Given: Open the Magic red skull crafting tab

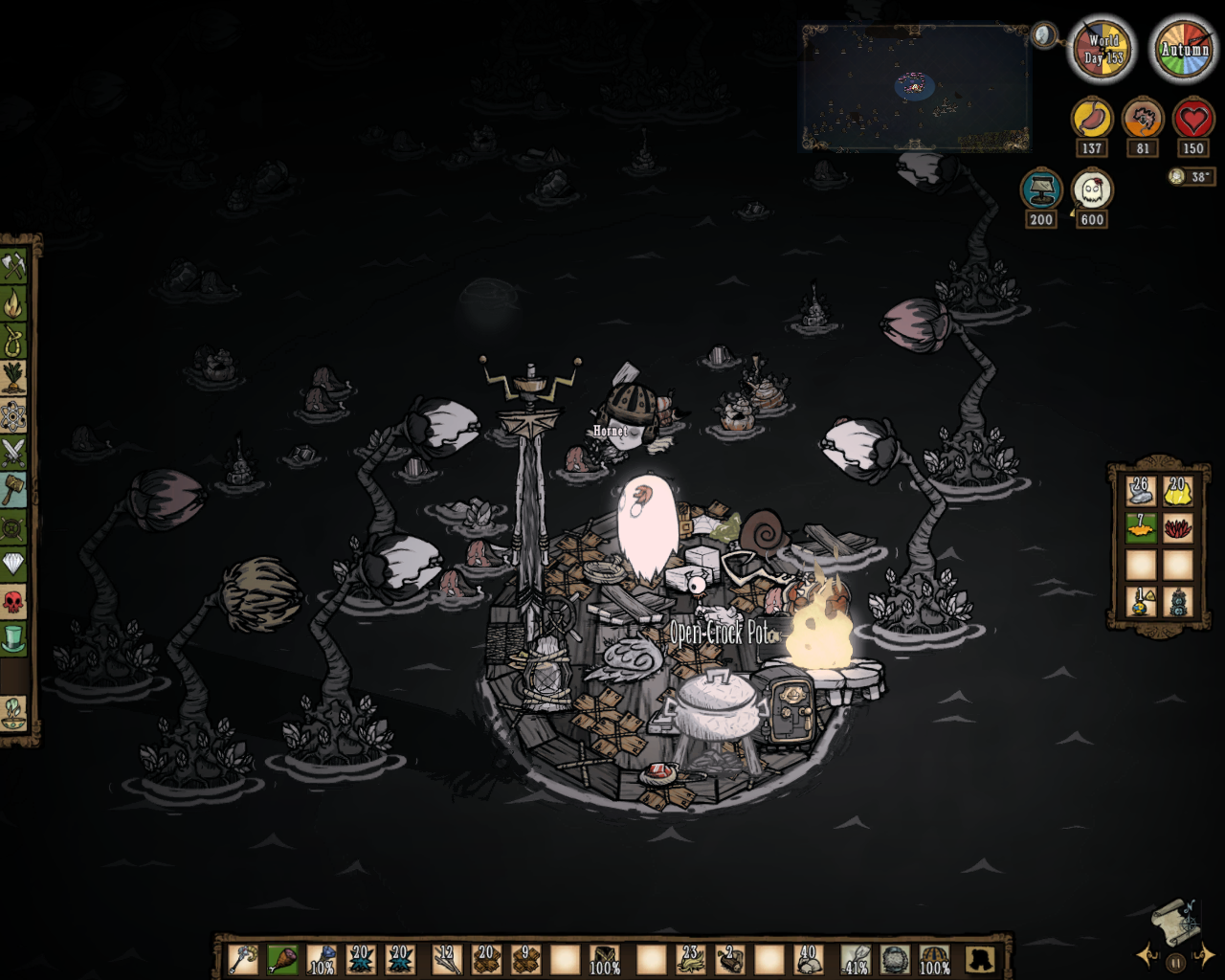Looking at the screenshot, I should point(13,601).
